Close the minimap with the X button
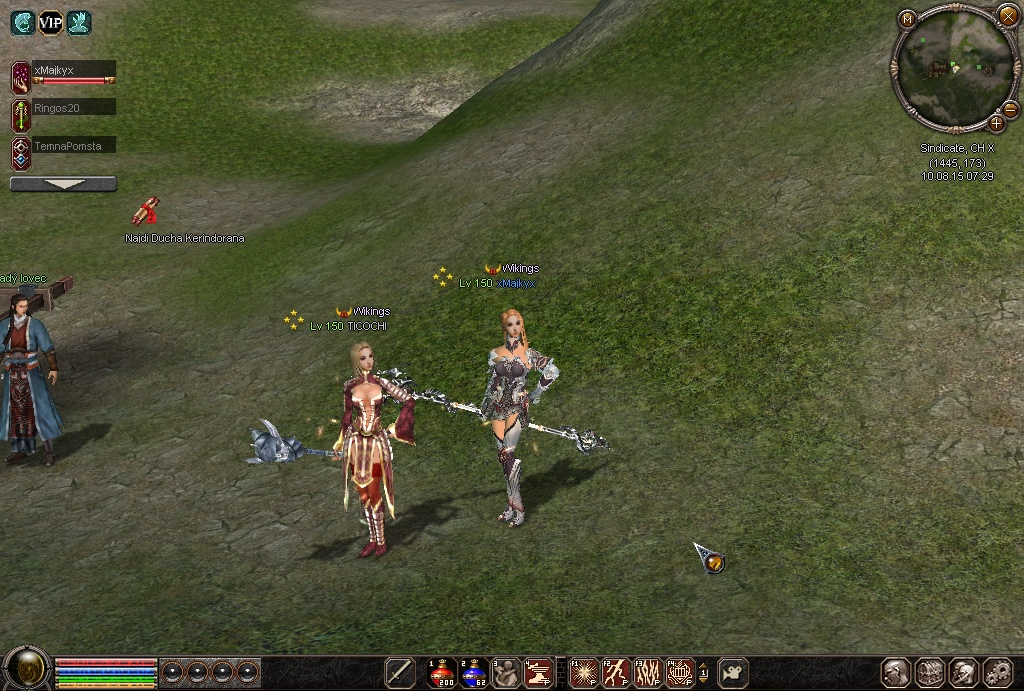The height and width of the screenshot is (691, 1024). click(1007, 15)
